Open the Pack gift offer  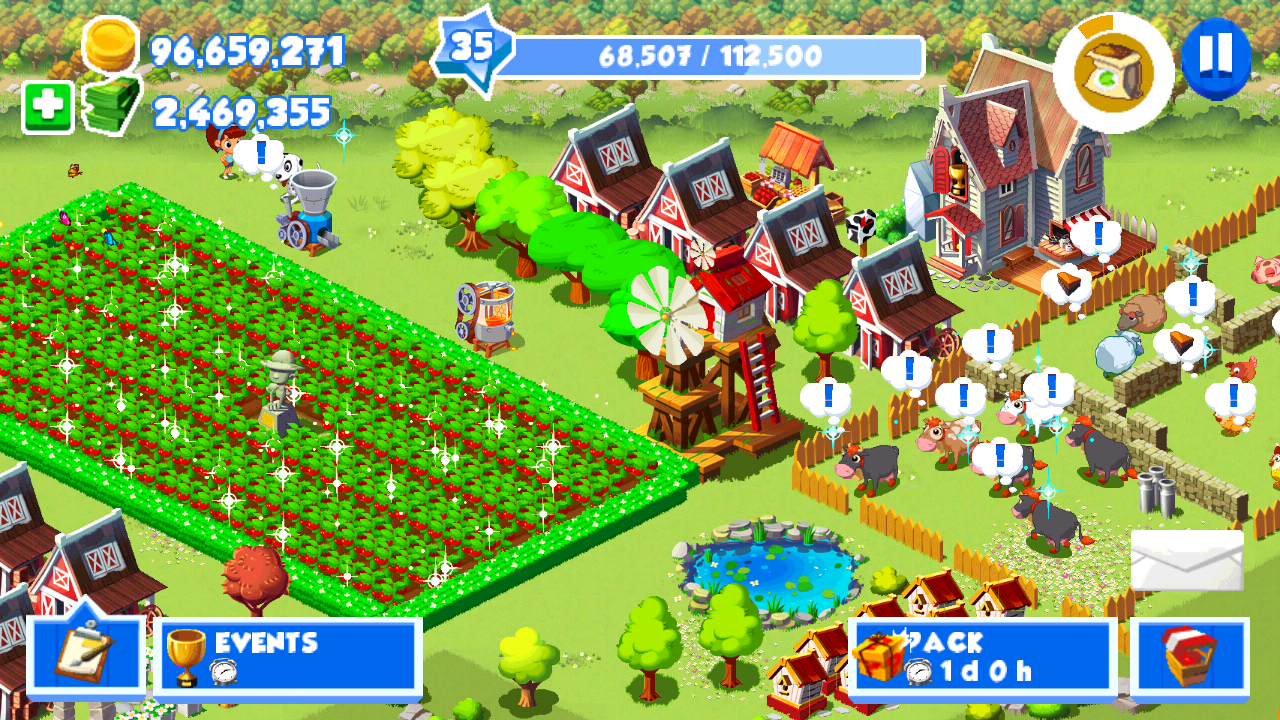pyautogui.click(x=982, y=656)
